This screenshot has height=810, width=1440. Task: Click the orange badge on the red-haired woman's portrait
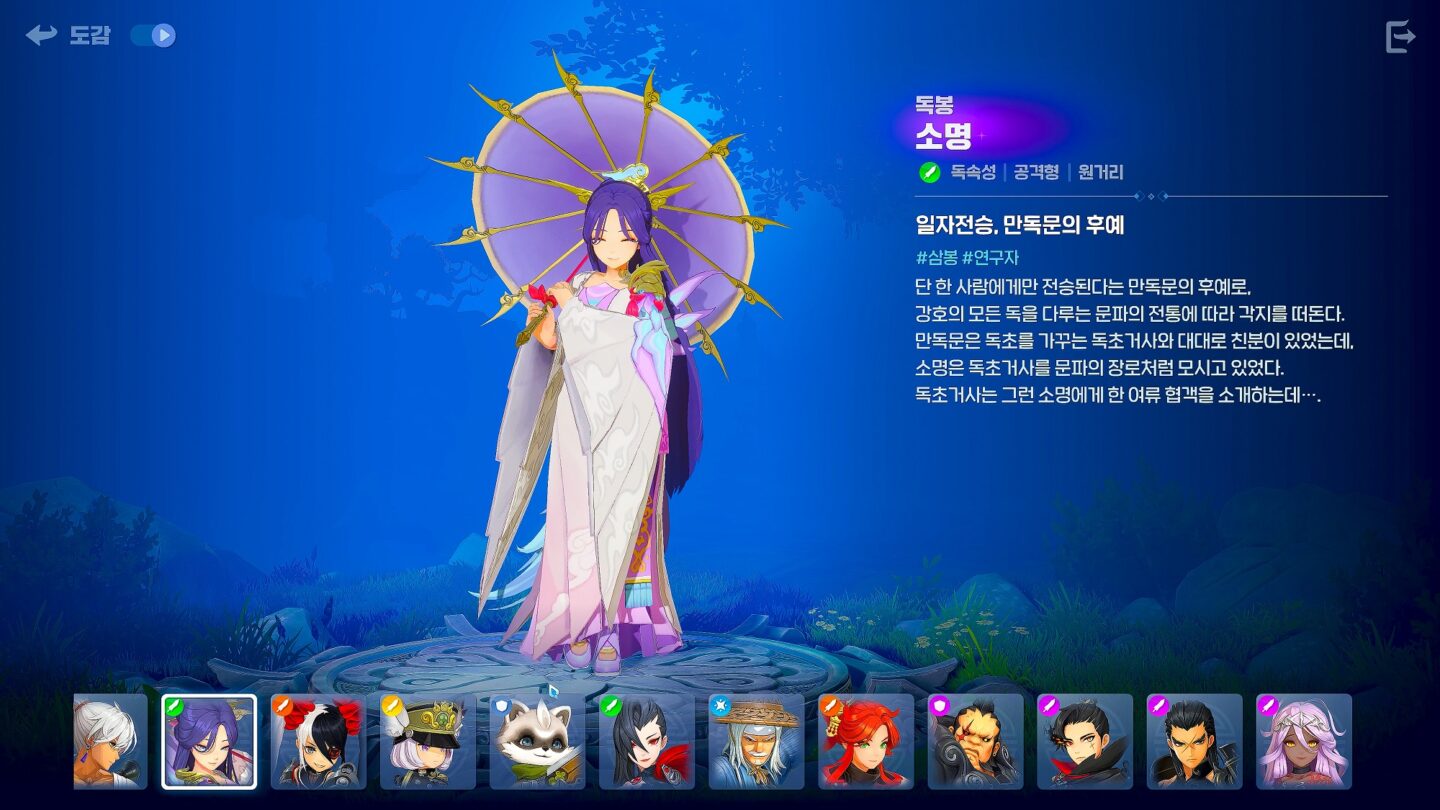pyautogui.click(x=828, y=704)
